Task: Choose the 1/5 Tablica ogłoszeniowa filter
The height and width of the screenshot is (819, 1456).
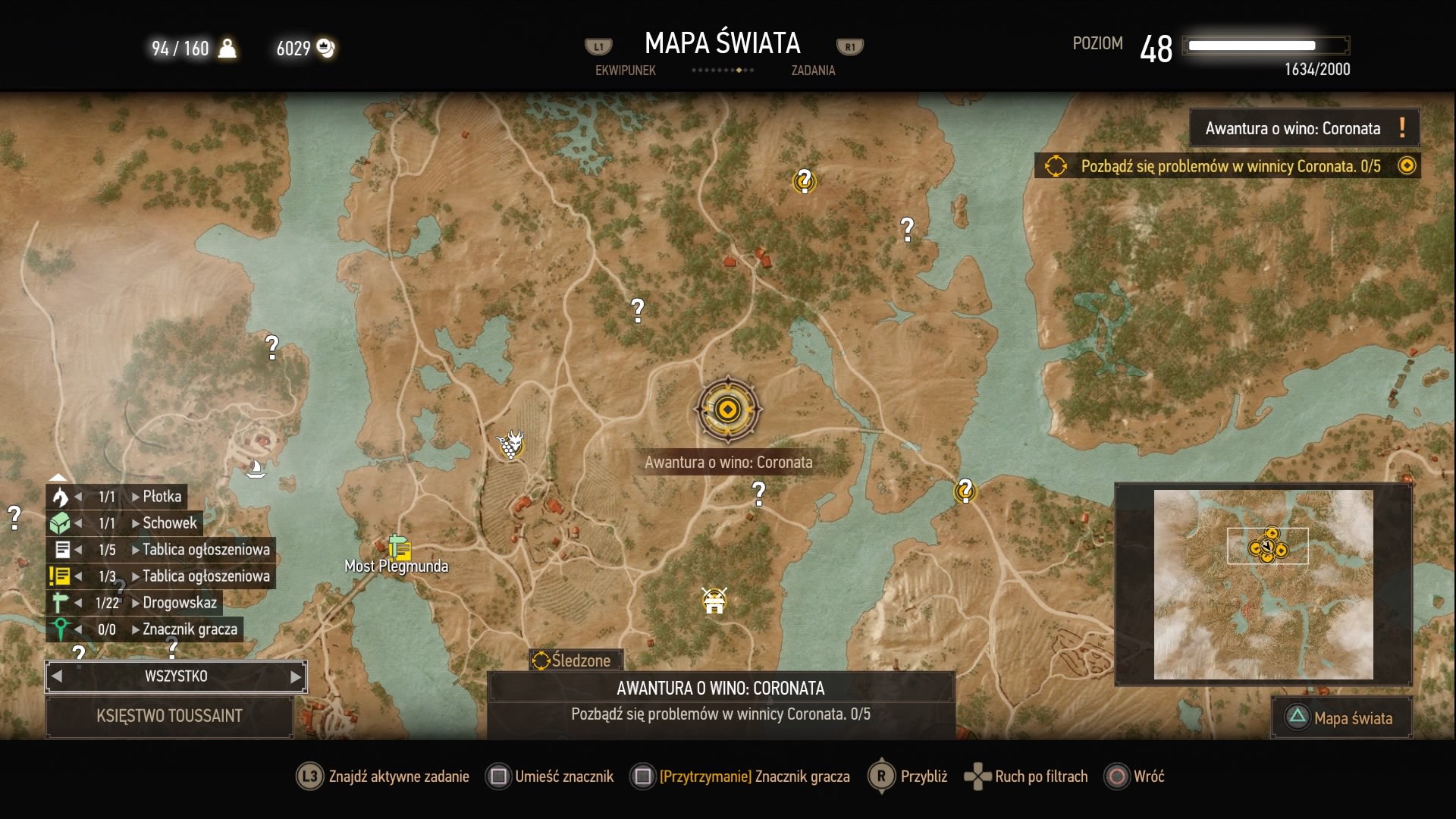Action: (206, 550)
